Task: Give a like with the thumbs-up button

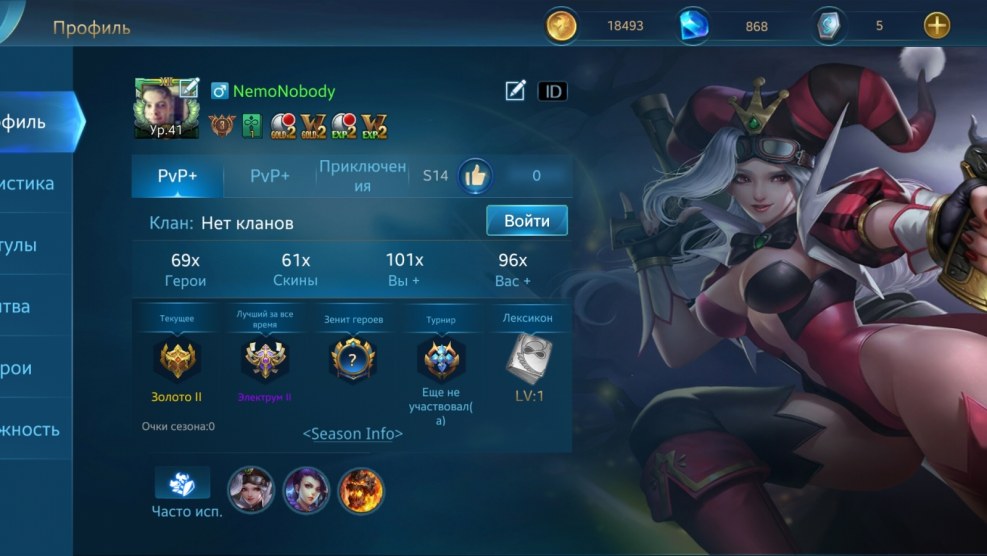Action: point(475,176)
